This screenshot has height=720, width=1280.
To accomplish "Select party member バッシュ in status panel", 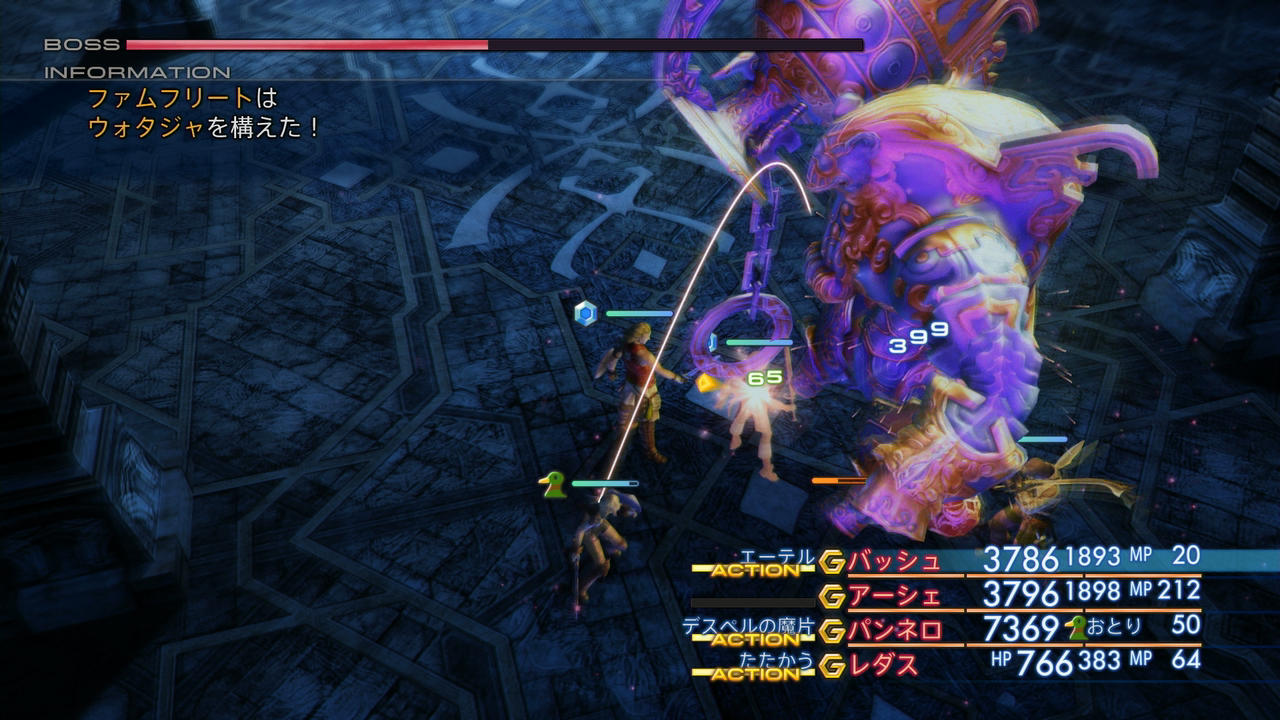I will click(x=894, y=561).
